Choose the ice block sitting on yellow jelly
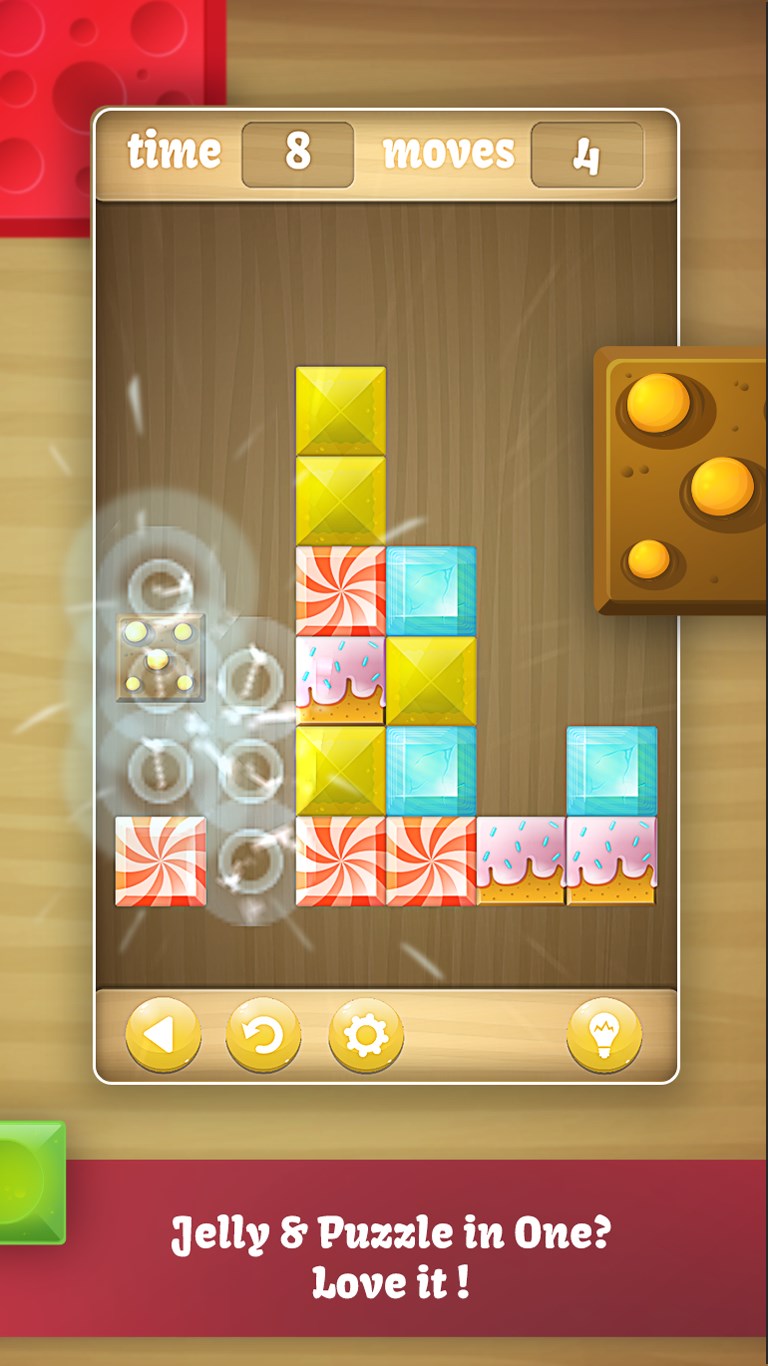 tap(431, 591)
